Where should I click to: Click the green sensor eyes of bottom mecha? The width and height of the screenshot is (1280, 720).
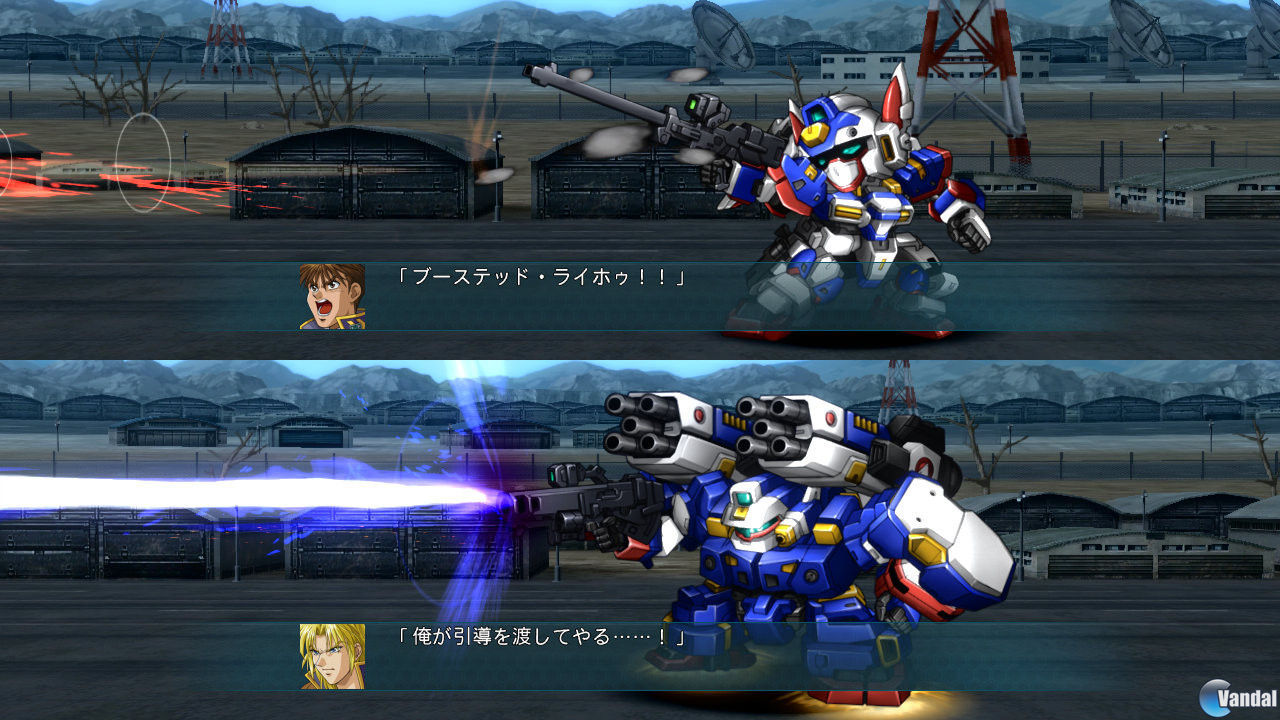tap(745, 496)
